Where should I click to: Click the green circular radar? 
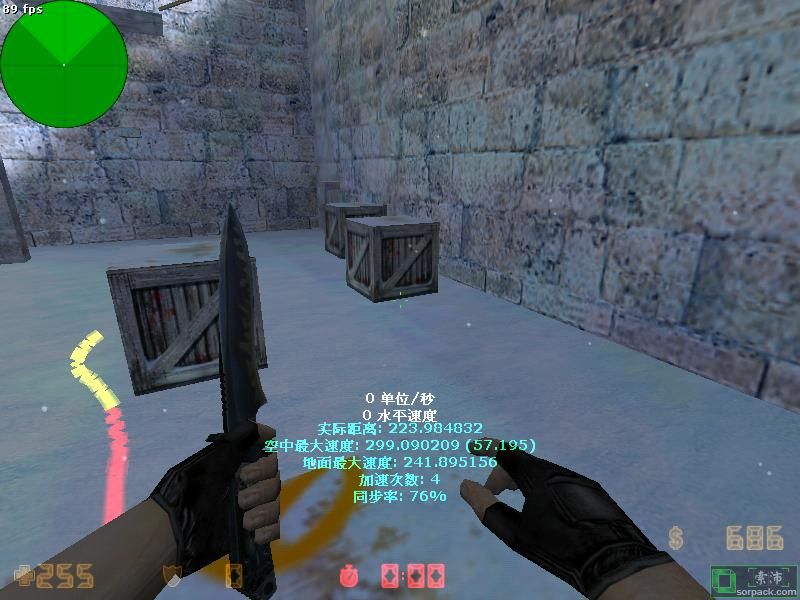click(x=64, y=64)
